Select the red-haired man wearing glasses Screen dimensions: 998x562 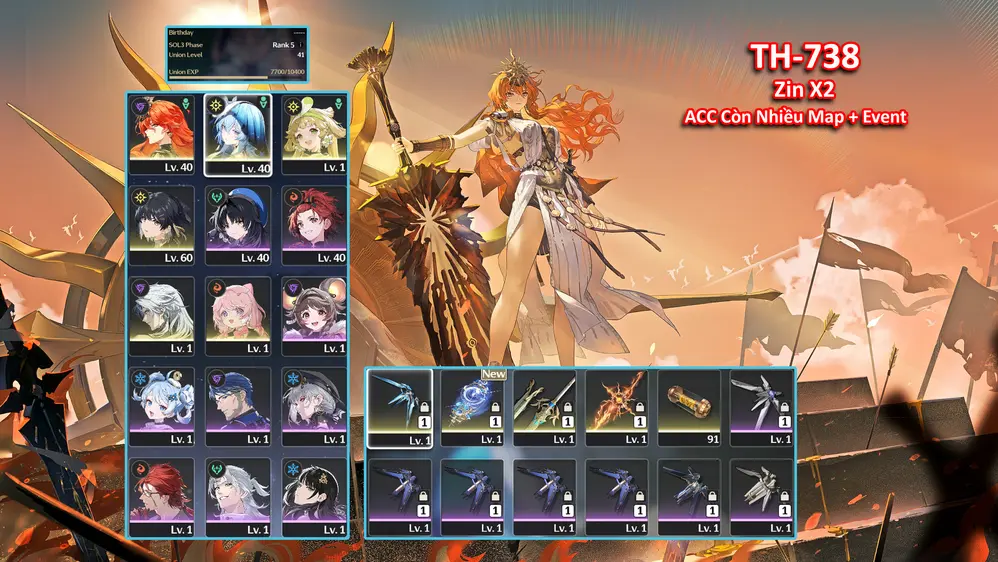tap(163, 496)
